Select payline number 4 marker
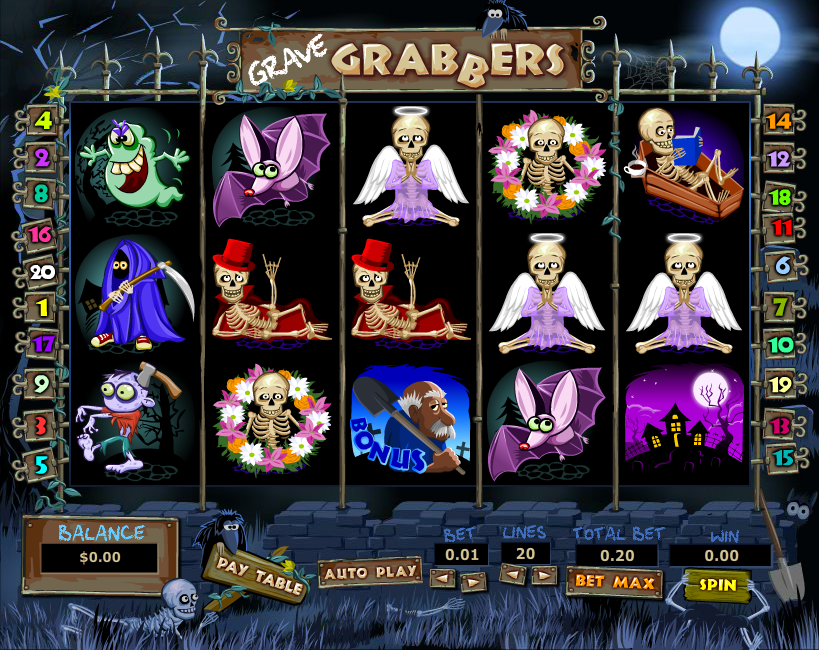 (x=42, y=121)
